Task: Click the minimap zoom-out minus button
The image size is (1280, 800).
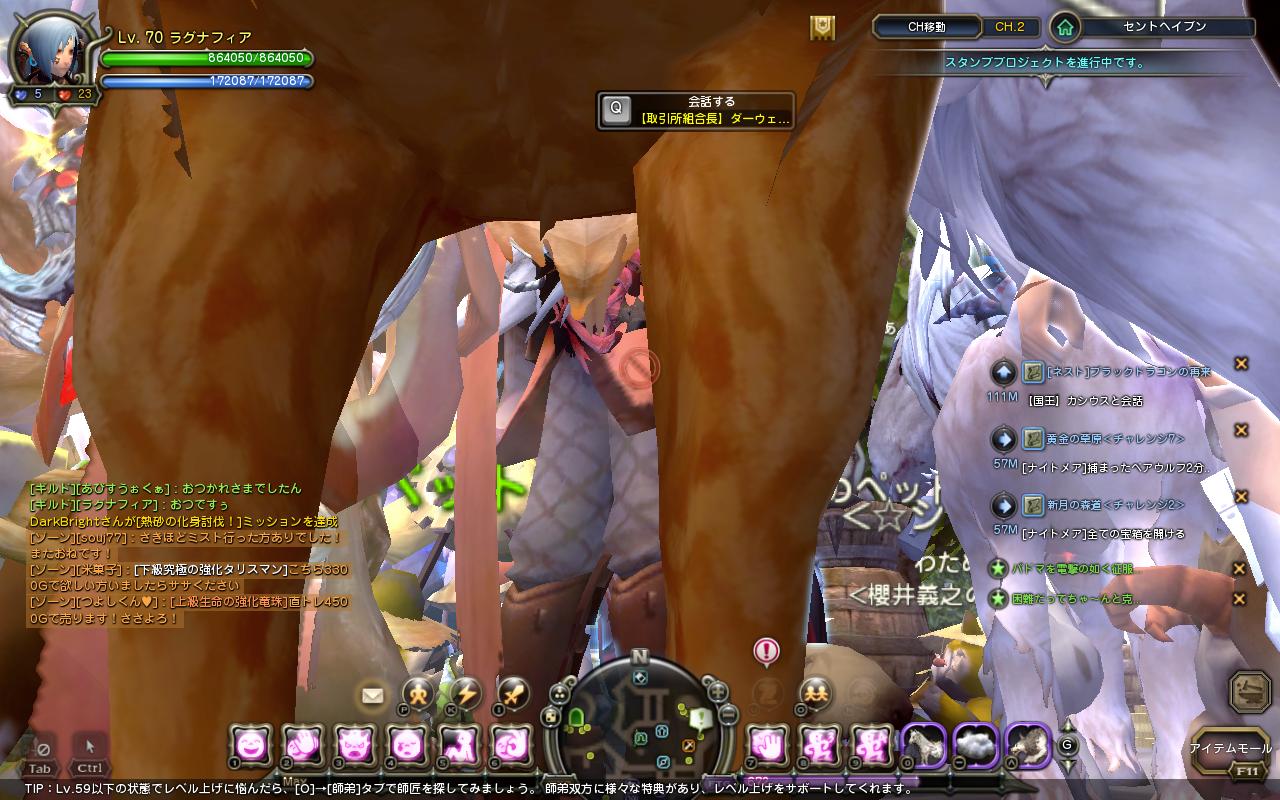Action: 728,714
